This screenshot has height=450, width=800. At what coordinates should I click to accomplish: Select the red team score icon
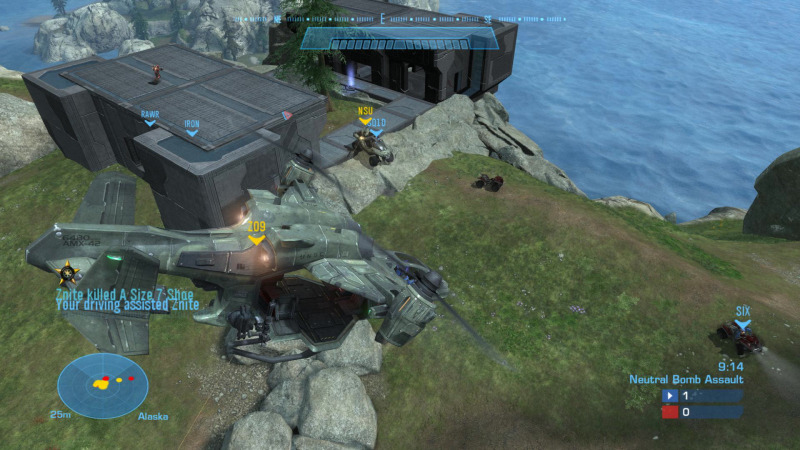671,412
